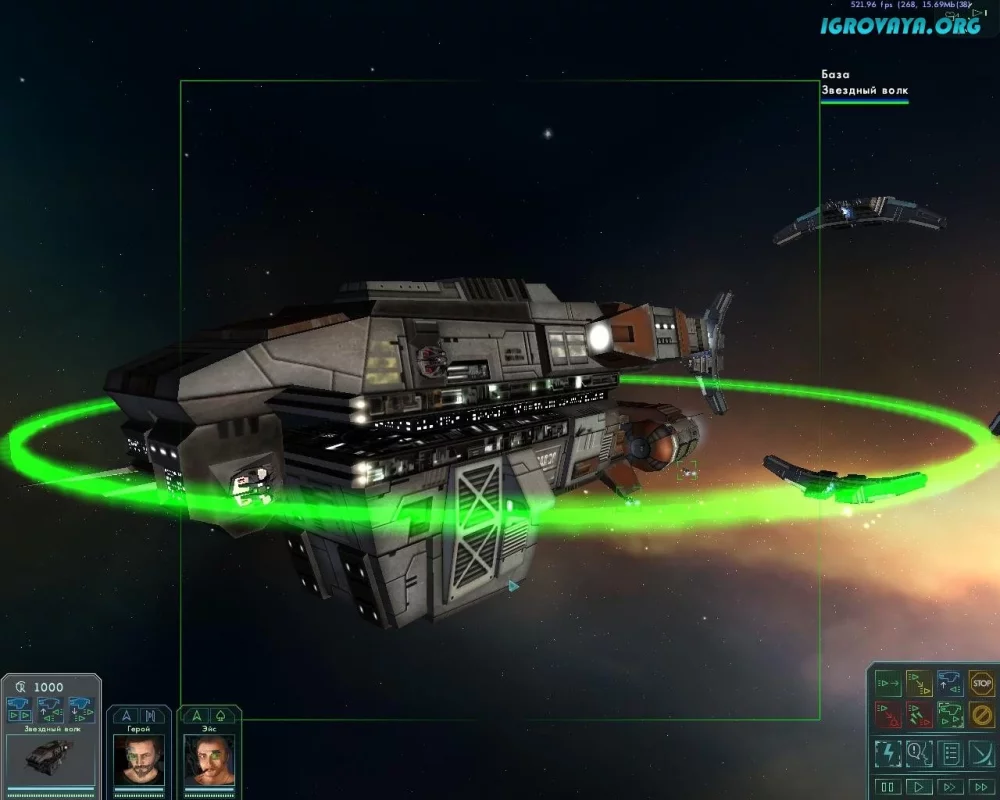Pause the game with the pause button
The width and height of the screenshot is (1000, 800).
[887, 787]
